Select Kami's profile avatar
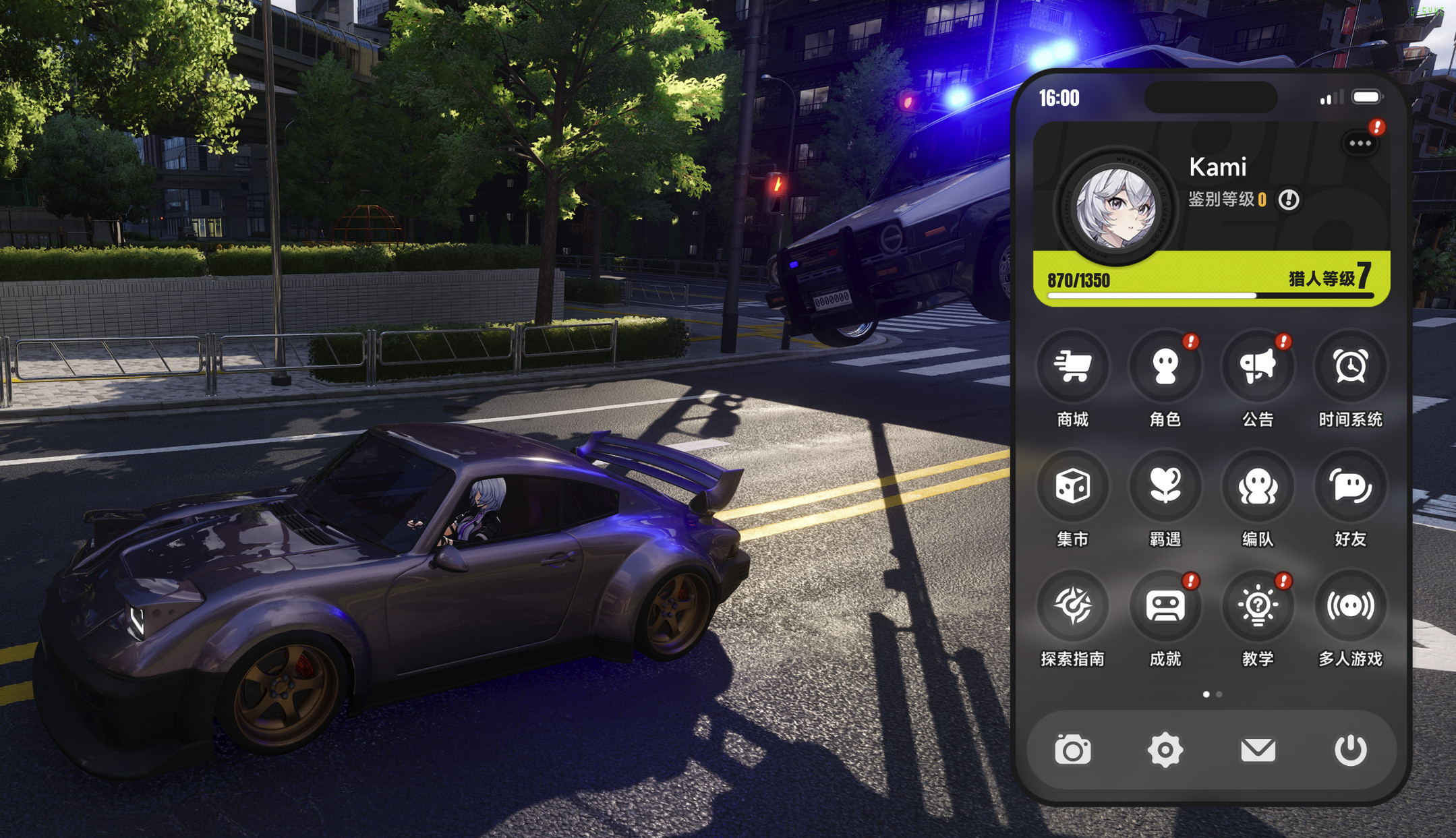The image size is (1456, 838). point(1115,208)
